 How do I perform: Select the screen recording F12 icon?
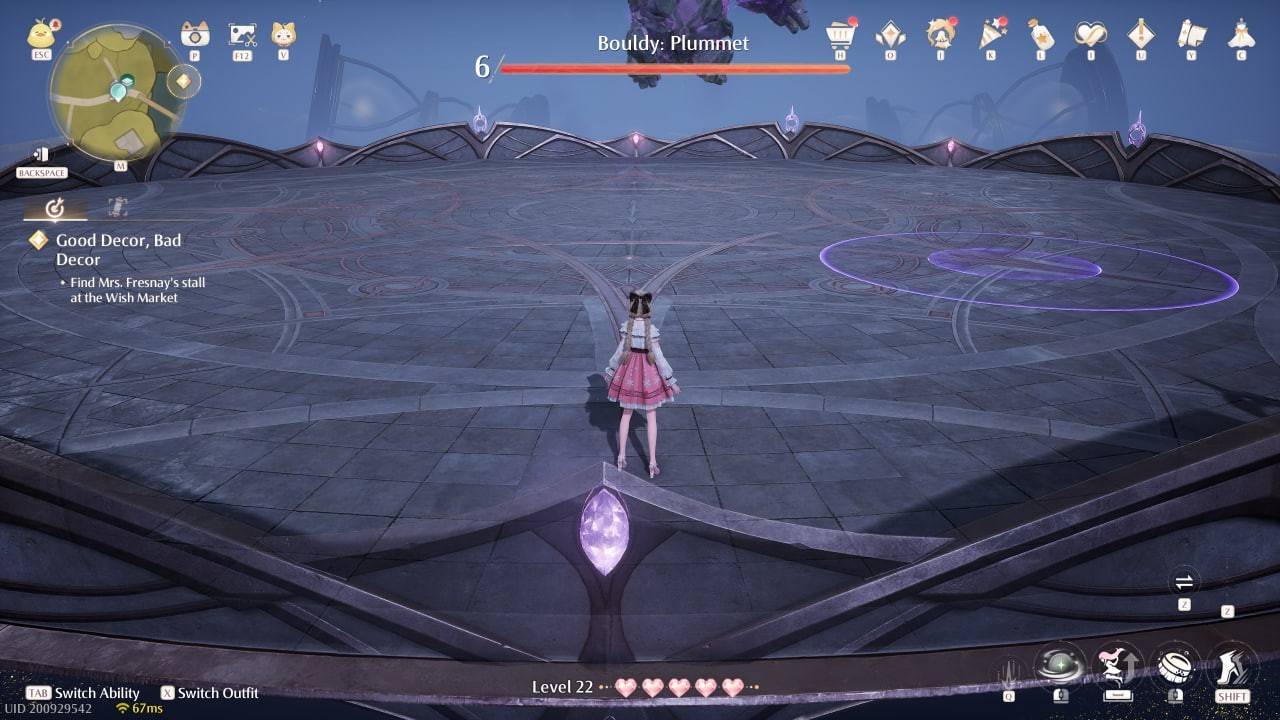[240, 32]
